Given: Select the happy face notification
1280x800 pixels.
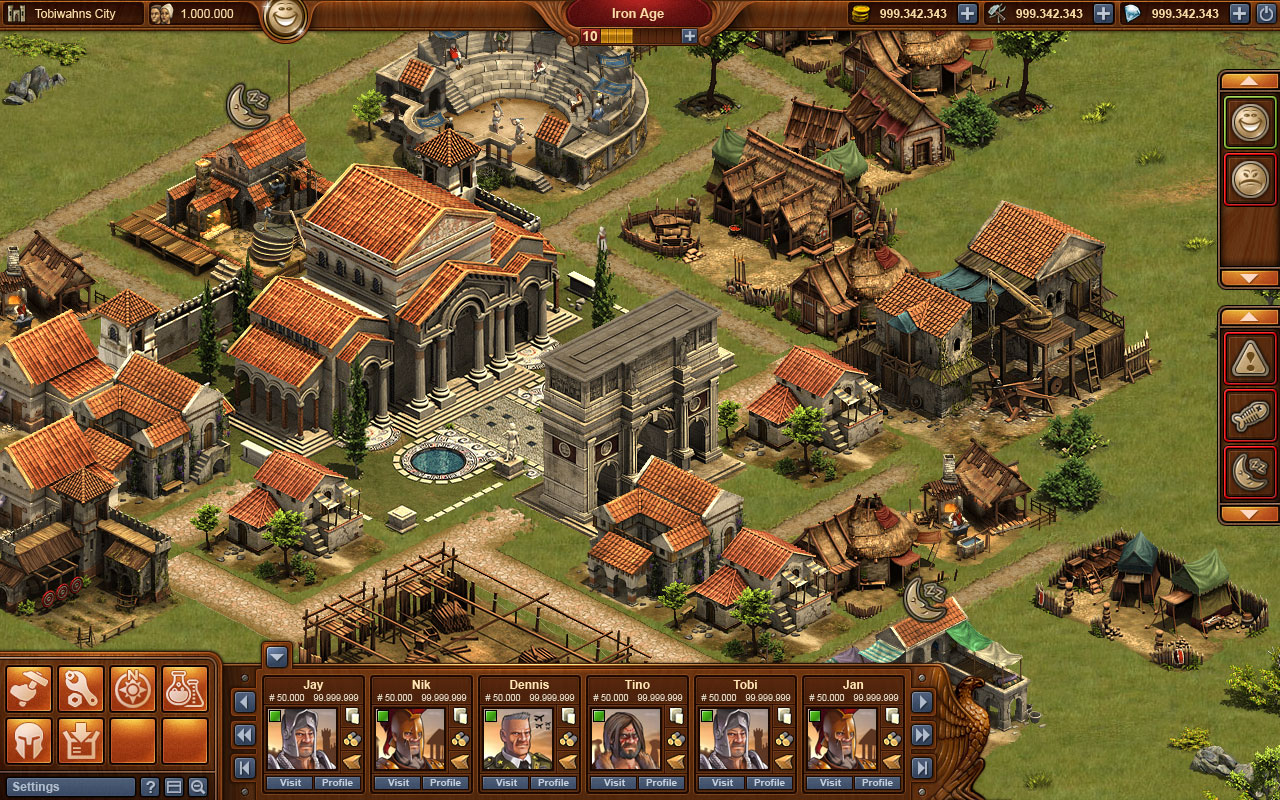Looking at the screenshot, I should click(x=1249, y=123).
